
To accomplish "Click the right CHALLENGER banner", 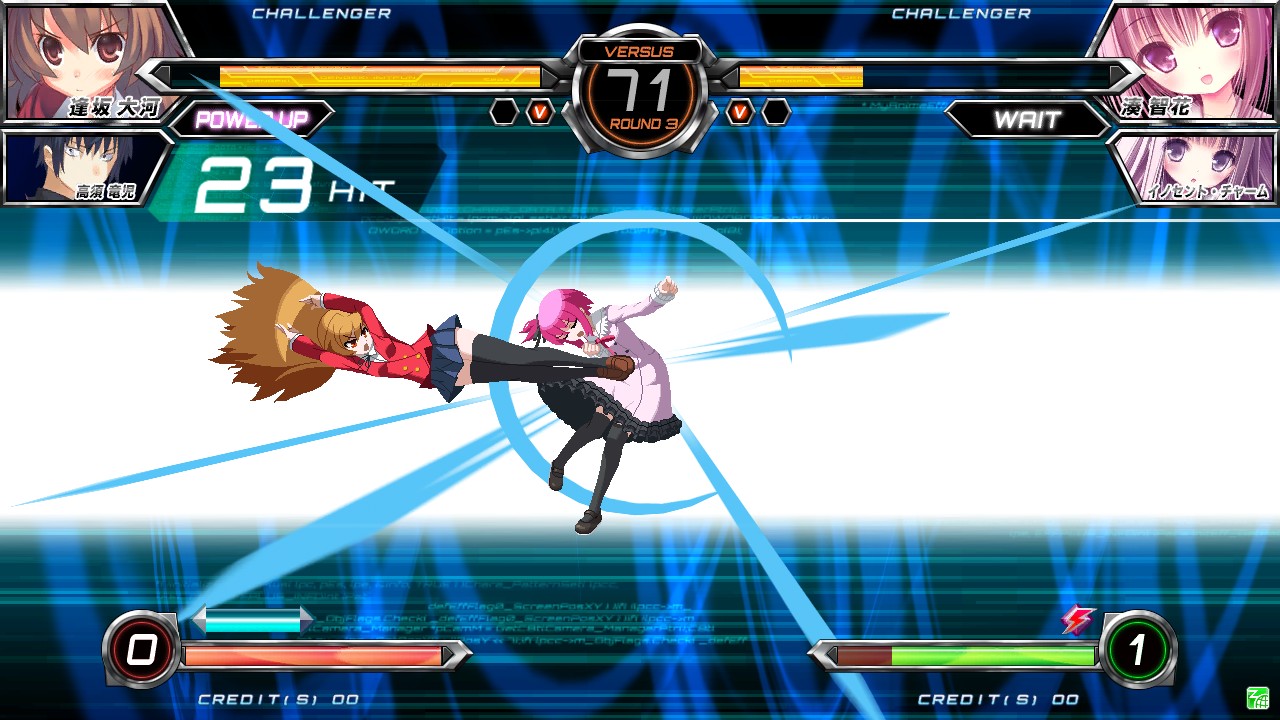I will click(960, 13).
